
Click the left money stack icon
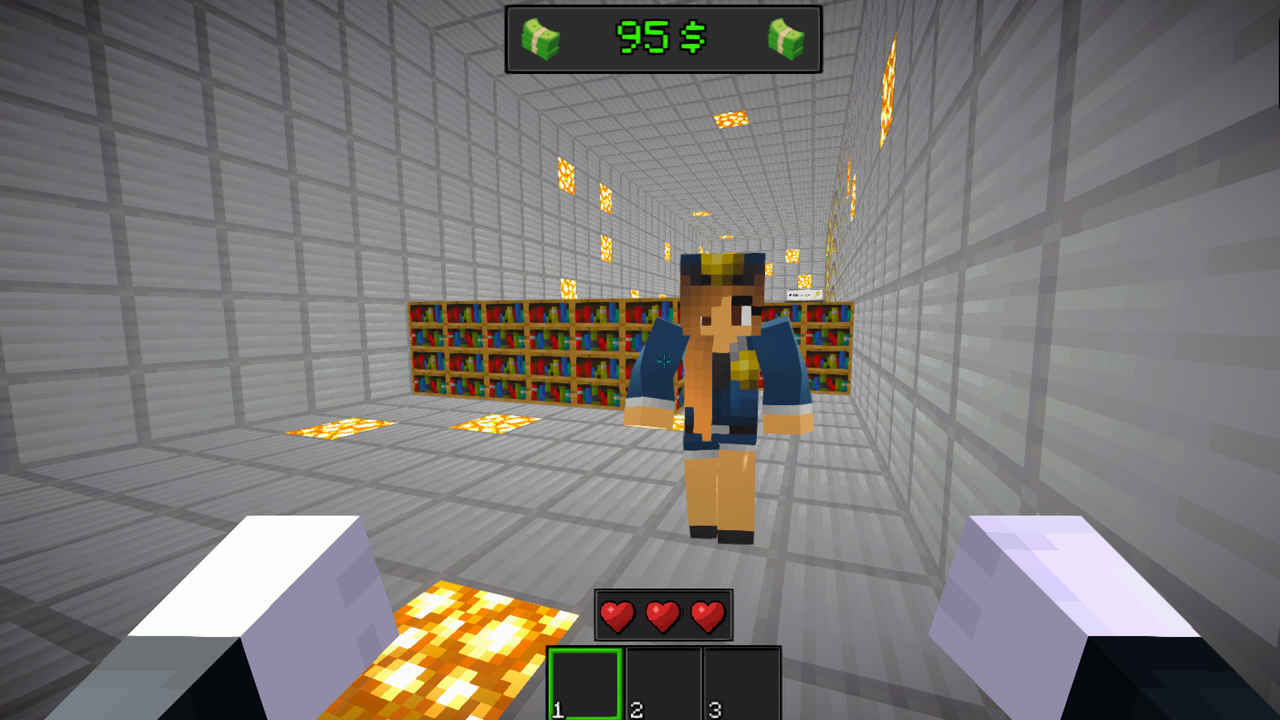click(541, 40)
